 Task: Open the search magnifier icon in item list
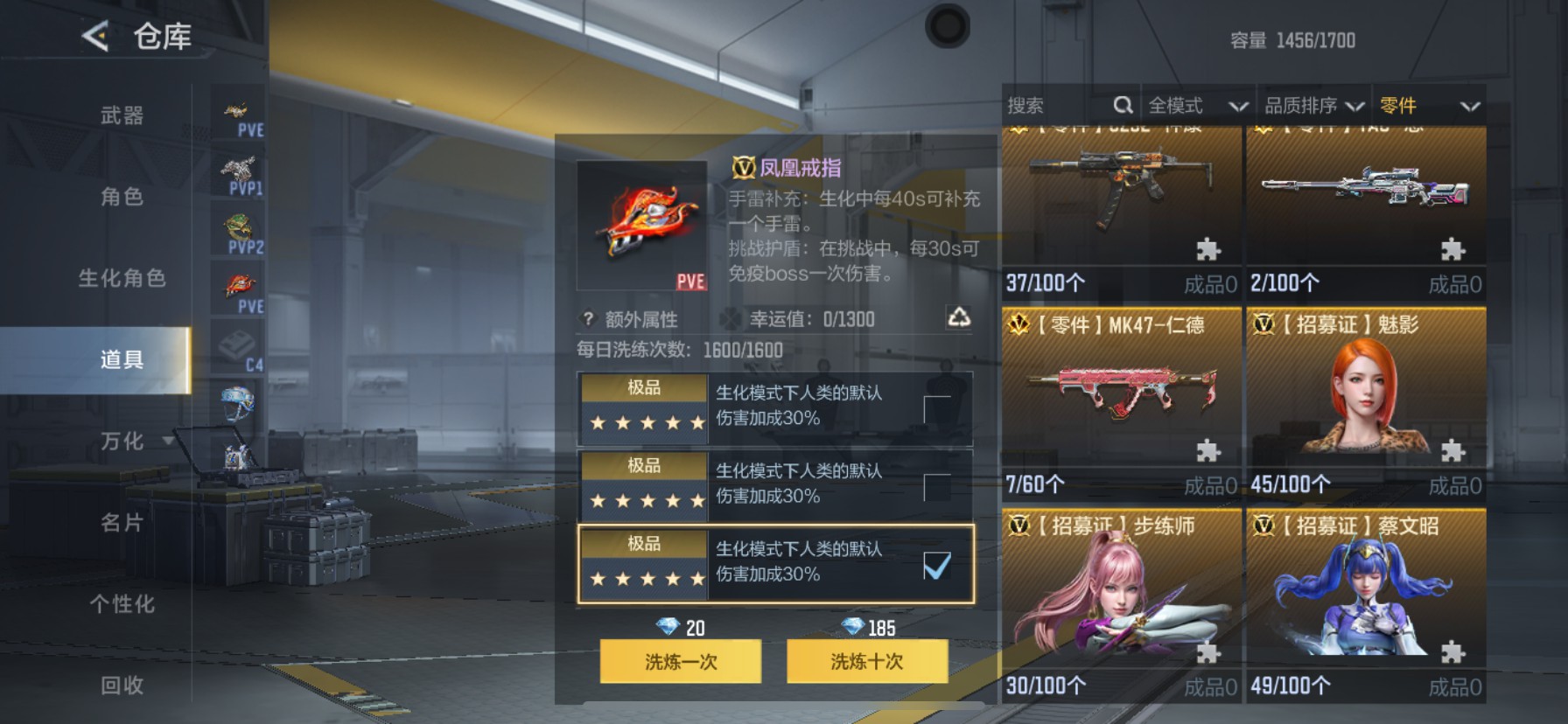1123,104
